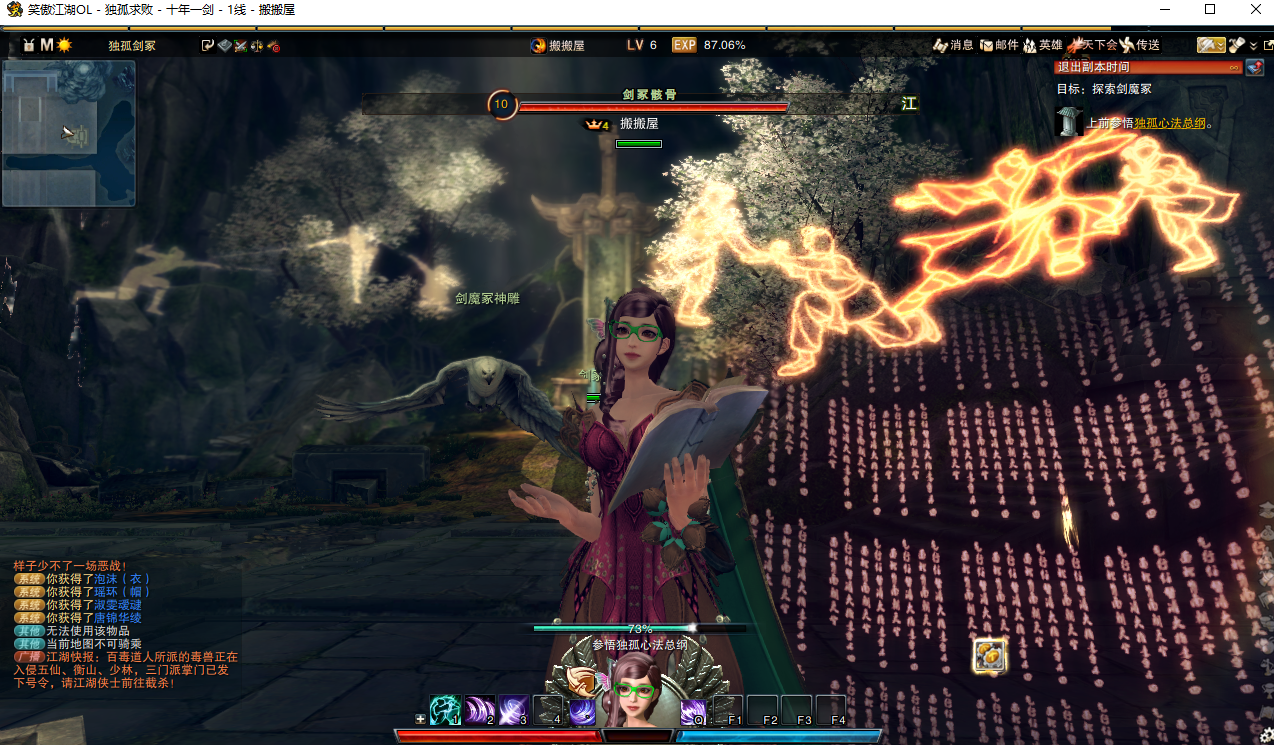Click the exit-dungeon icon beside 退出副本时间
The image size is (1274, 745).
1254,67
